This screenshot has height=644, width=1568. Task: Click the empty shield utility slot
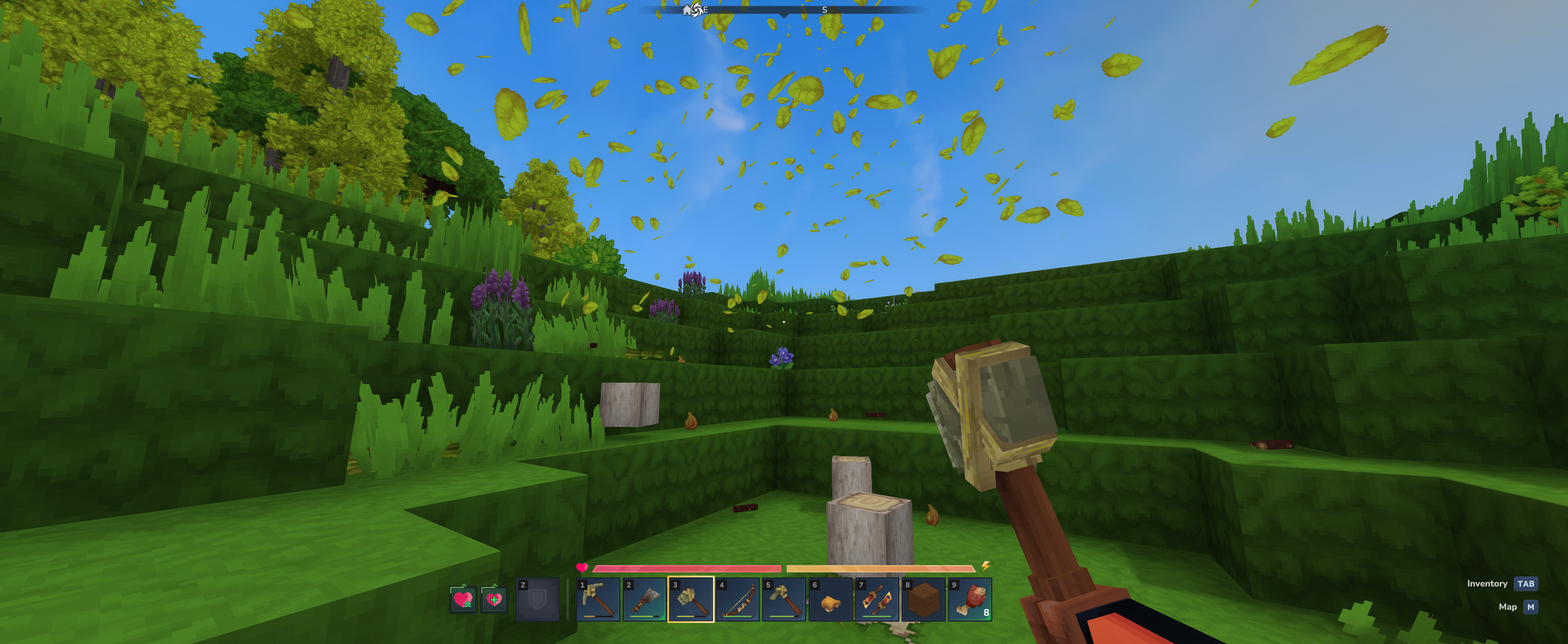click(537, 599)
